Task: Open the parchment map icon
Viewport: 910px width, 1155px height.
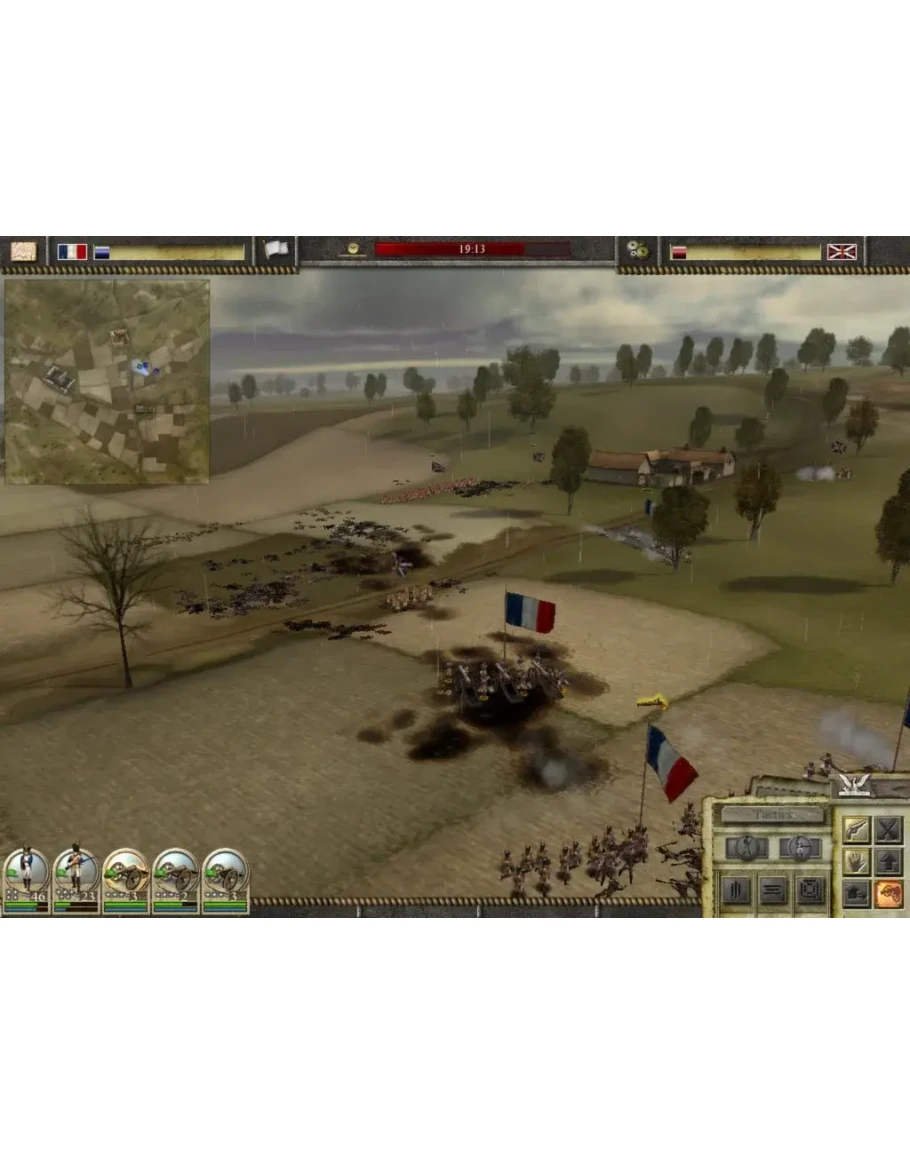Action: point(23,251)
